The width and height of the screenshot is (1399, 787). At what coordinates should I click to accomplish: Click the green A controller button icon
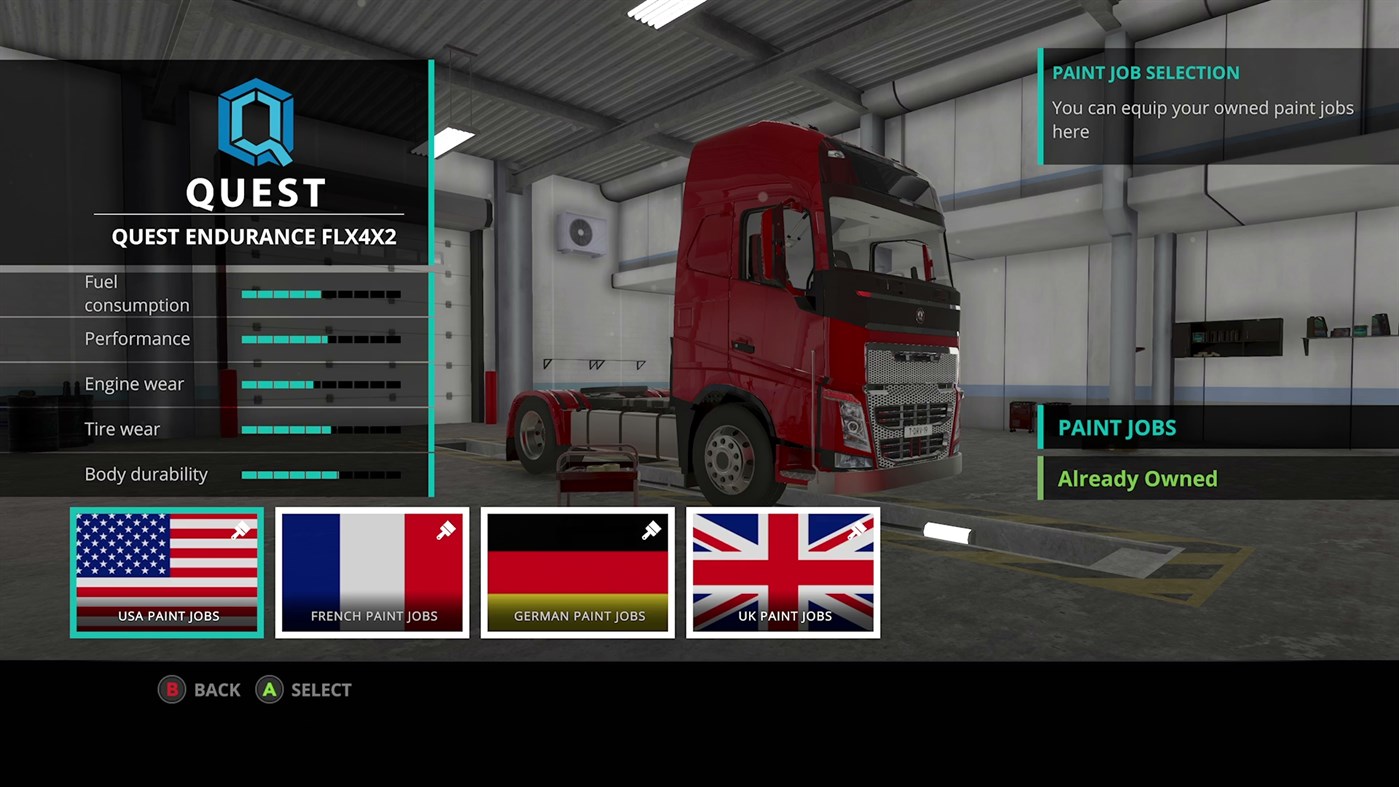(x=268, y=689)
